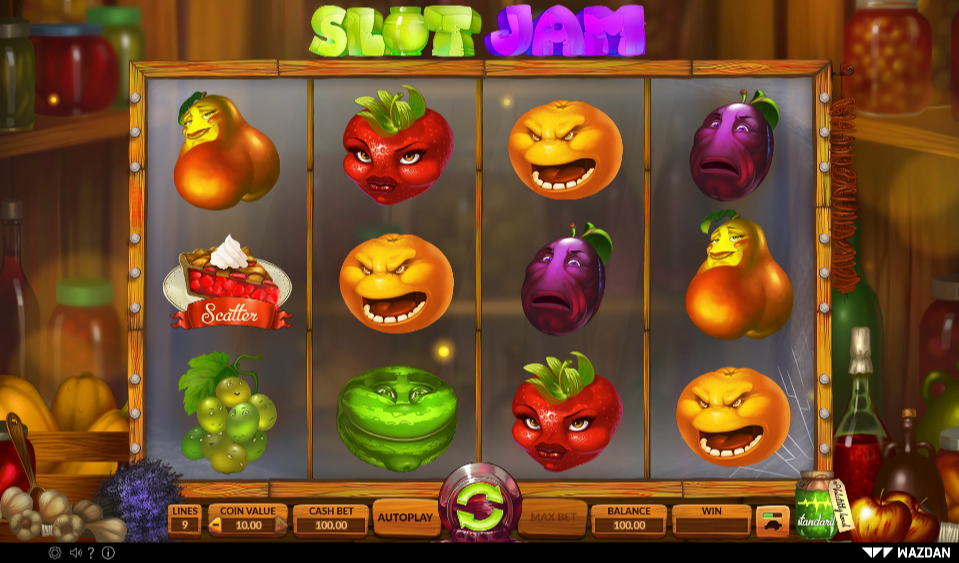
Task: Change the number of lines
Action: [185, 519]
